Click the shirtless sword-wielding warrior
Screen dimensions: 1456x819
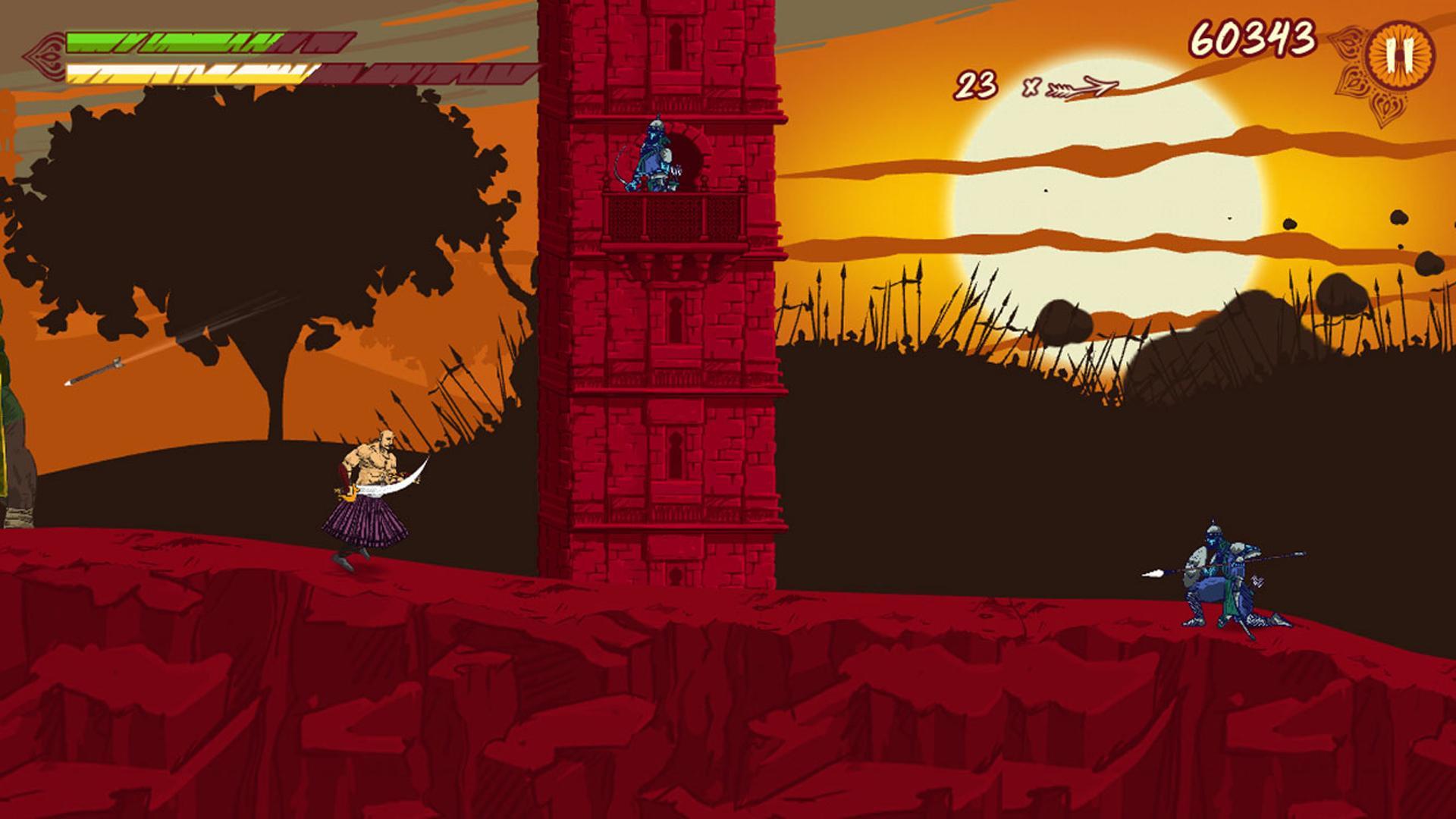pos(364,500)
